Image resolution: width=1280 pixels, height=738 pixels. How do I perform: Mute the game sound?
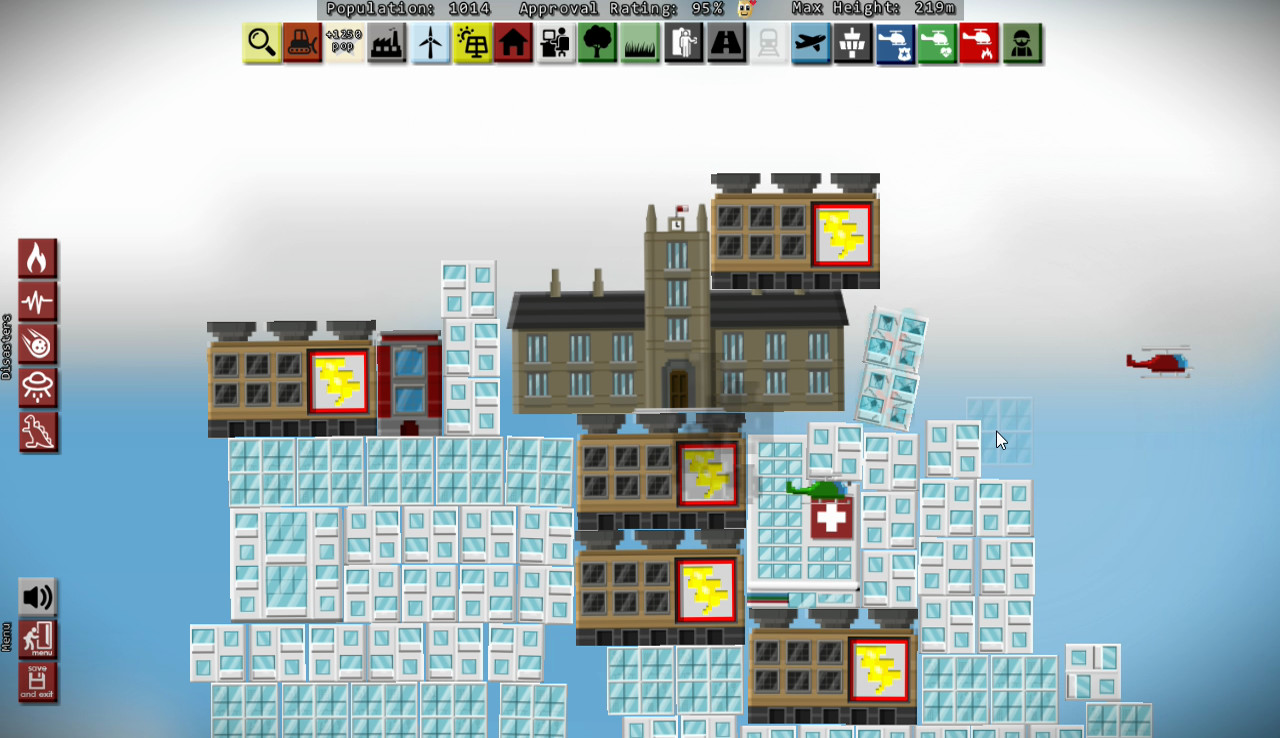point(38,597)
